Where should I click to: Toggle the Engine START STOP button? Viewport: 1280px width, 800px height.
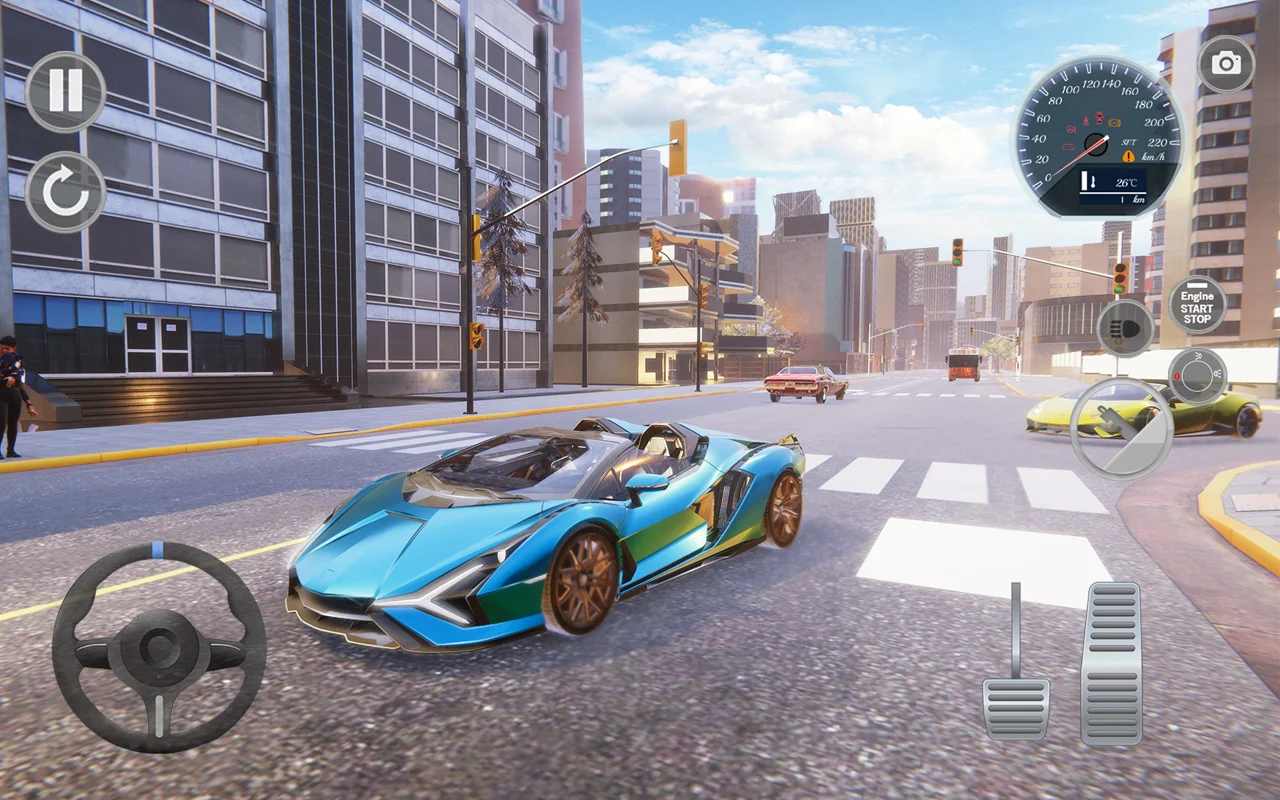[1197, 304]
